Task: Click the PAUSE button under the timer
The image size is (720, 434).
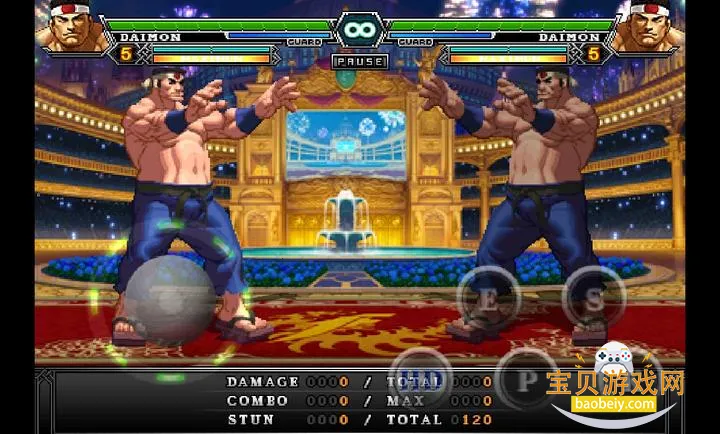Action: 360,61
